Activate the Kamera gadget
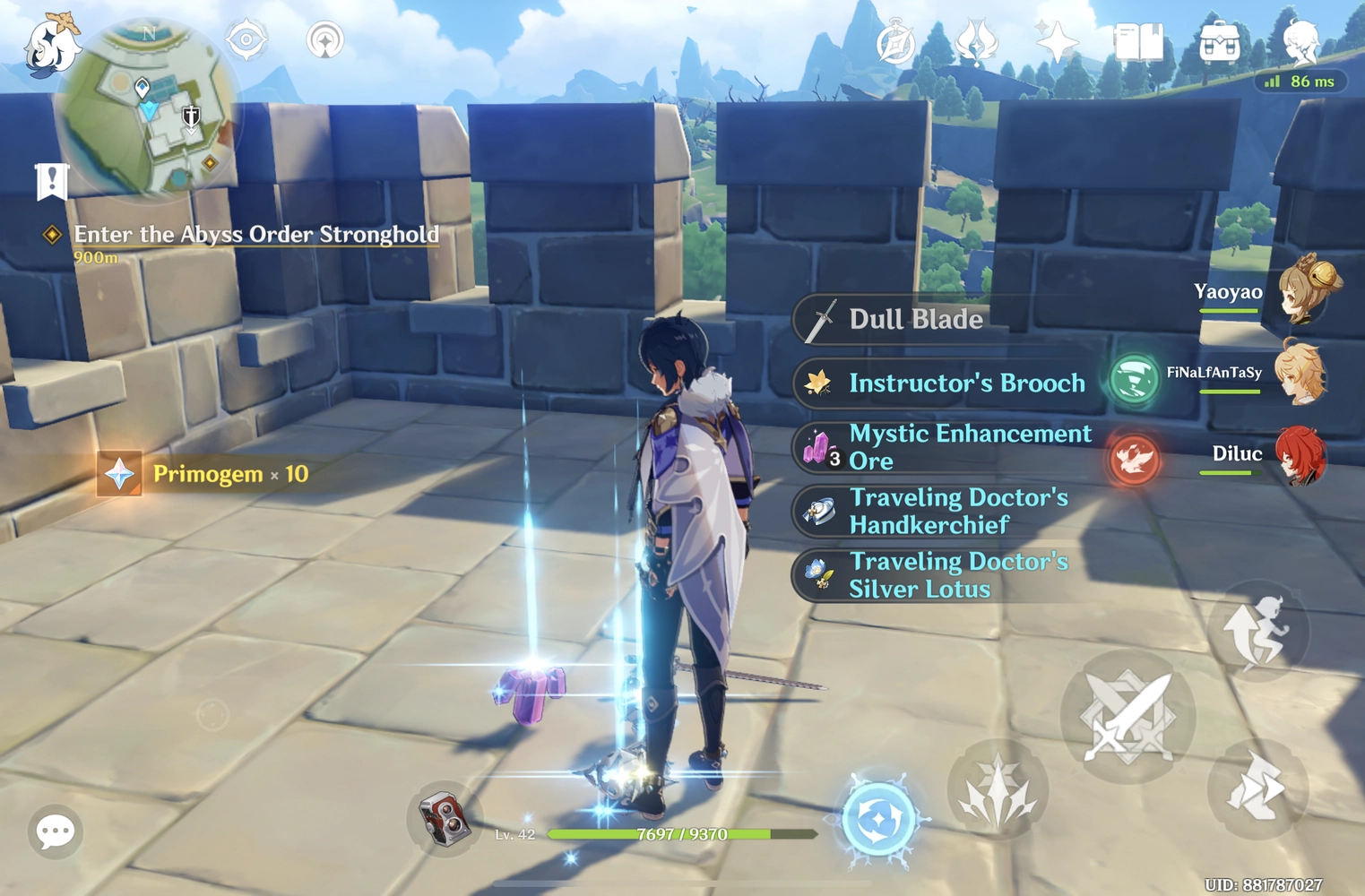Screen dimensions: 1365x896 tap(445, 818)
